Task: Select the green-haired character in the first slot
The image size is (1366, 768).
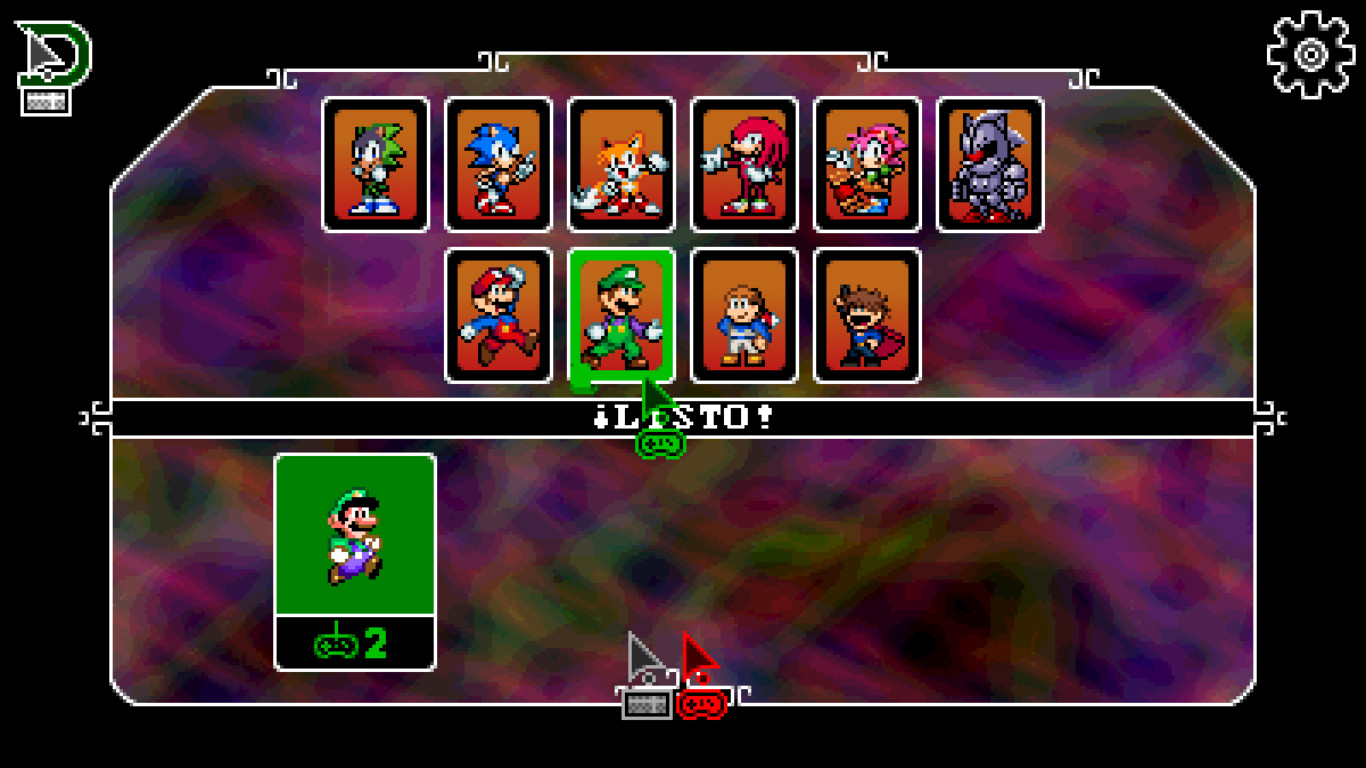Action: point(373,163)
